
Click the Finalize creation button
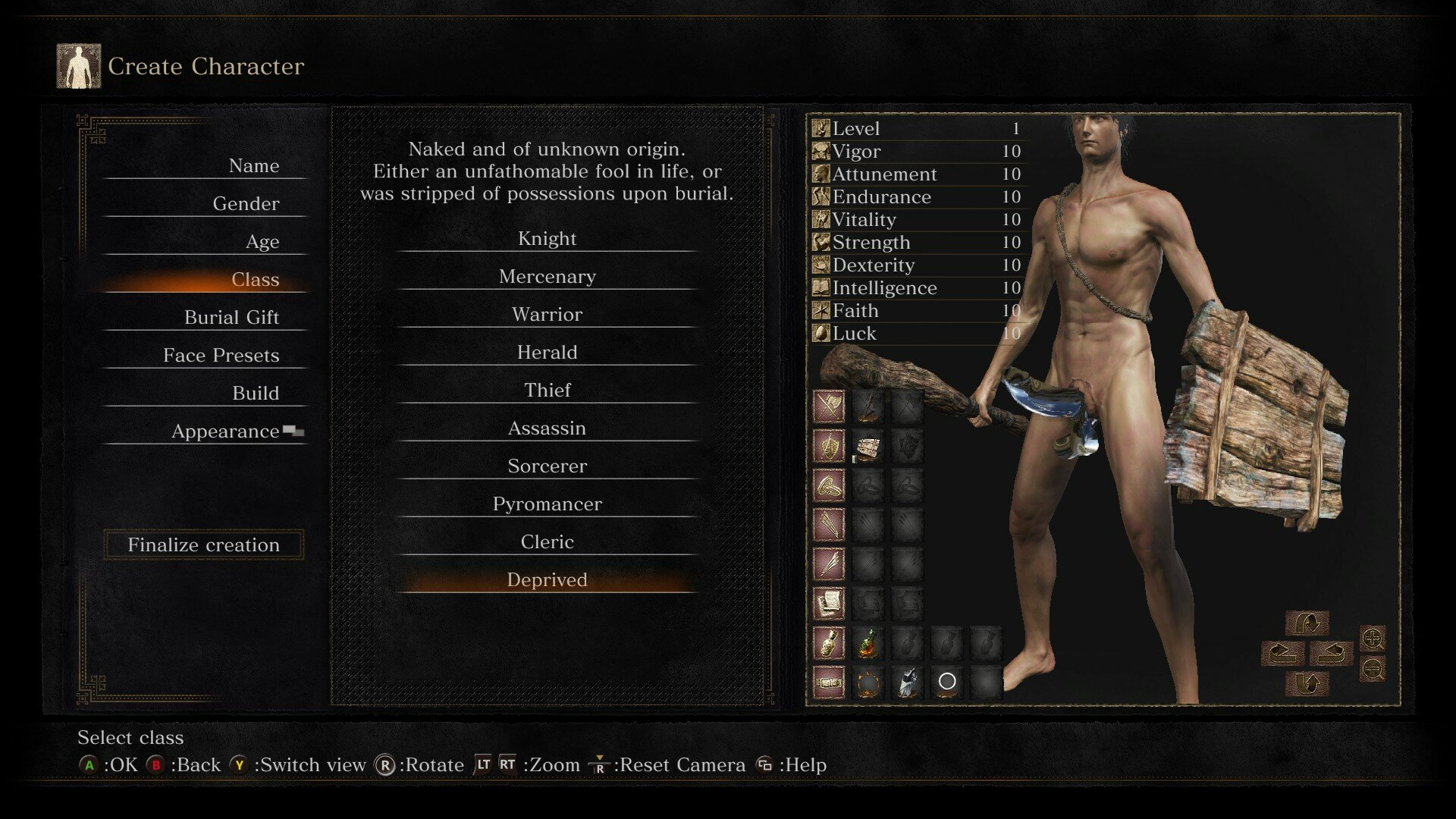(x=203, y=544)
